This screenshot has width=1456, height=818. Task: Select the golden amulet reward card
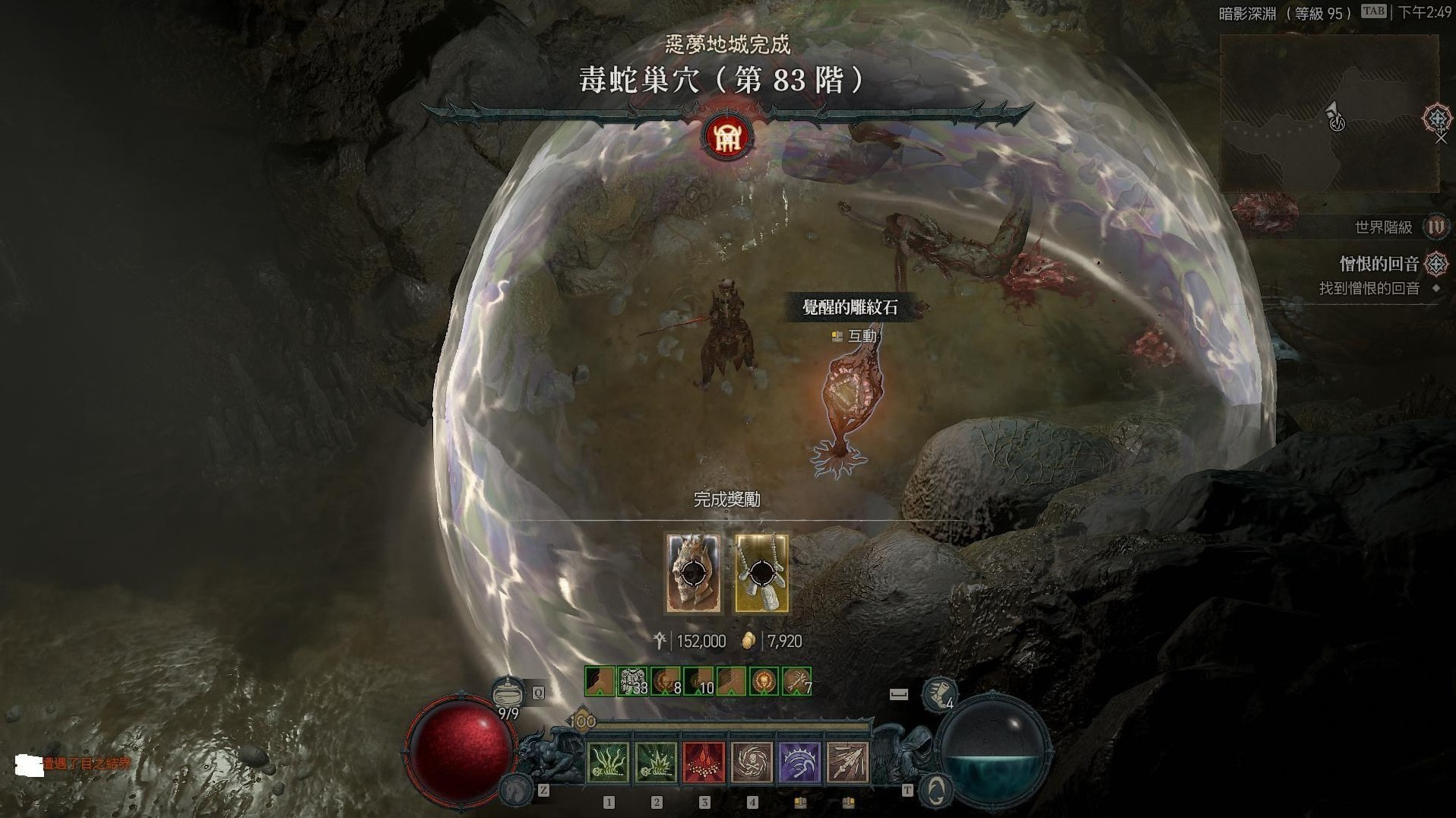tap(761, 573)
